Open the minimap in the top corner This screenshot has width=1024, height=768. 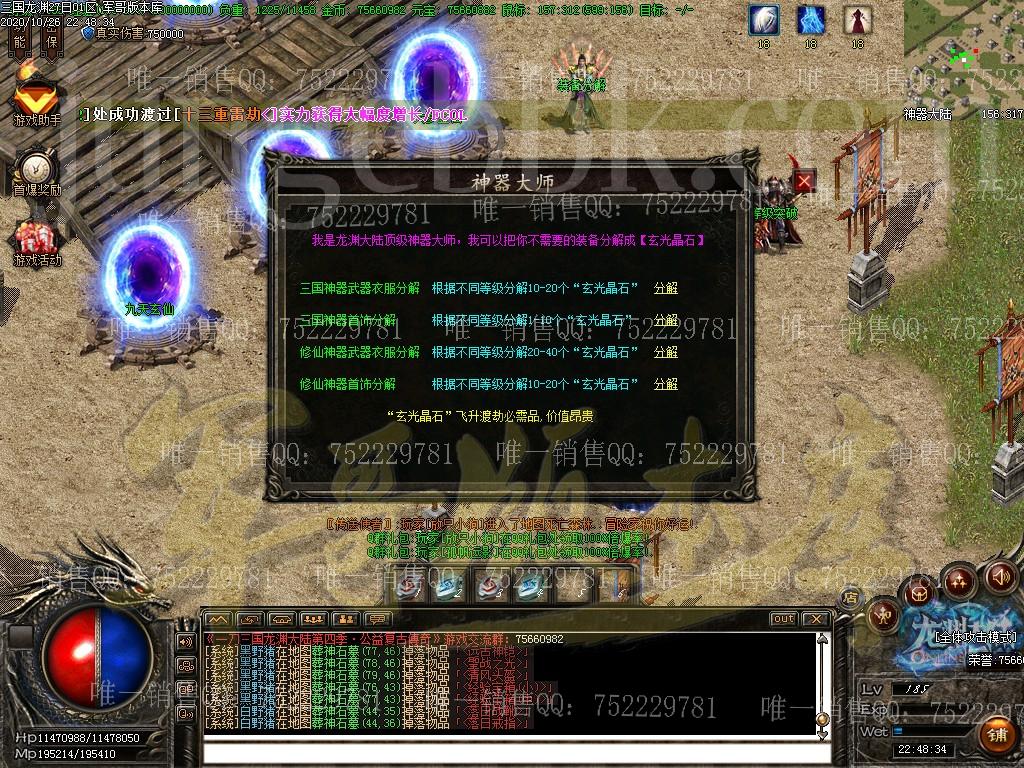click(x=962, y=52)
